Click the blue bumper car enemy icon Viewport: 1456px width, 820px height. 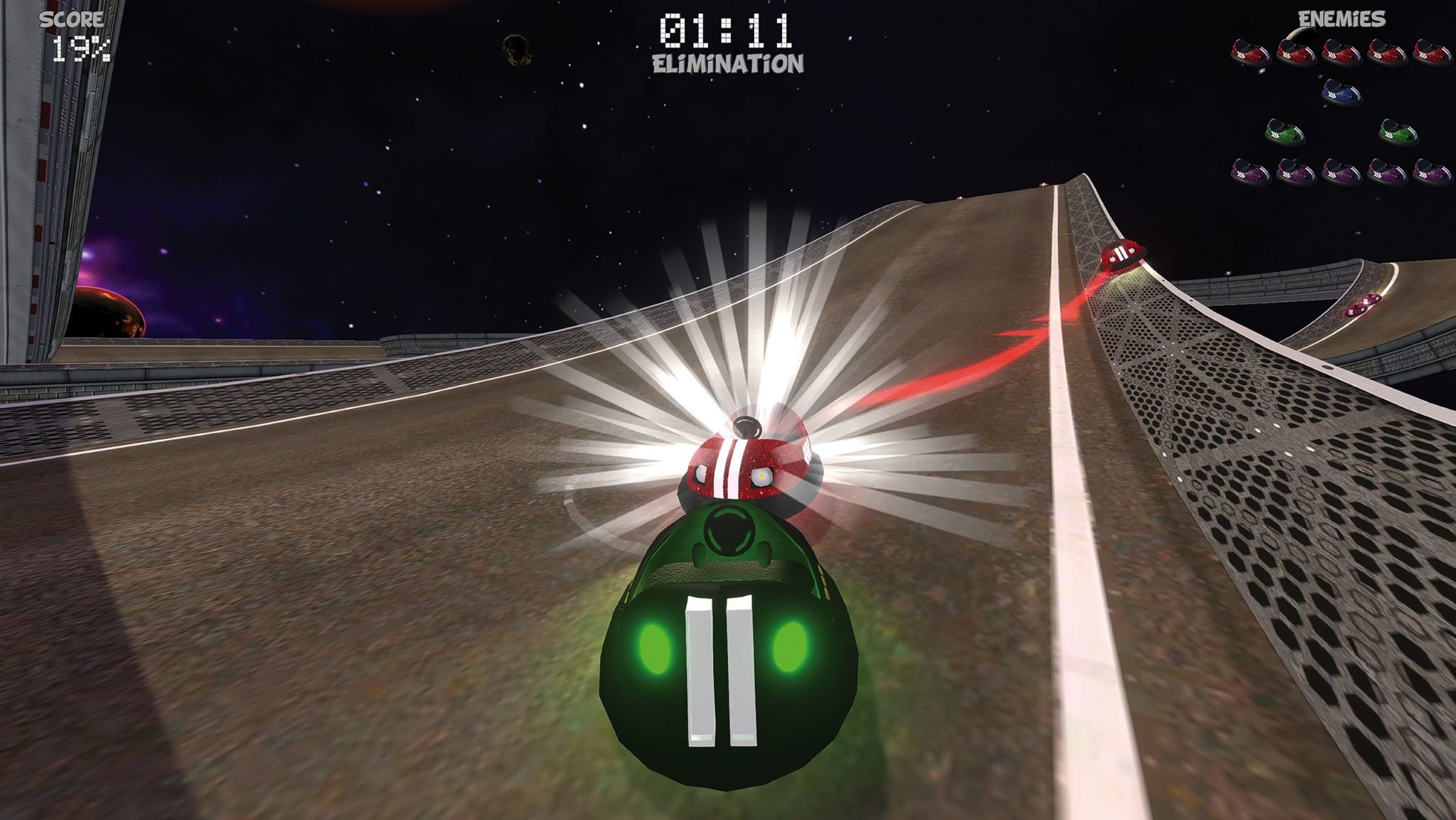pos(1342,92)
